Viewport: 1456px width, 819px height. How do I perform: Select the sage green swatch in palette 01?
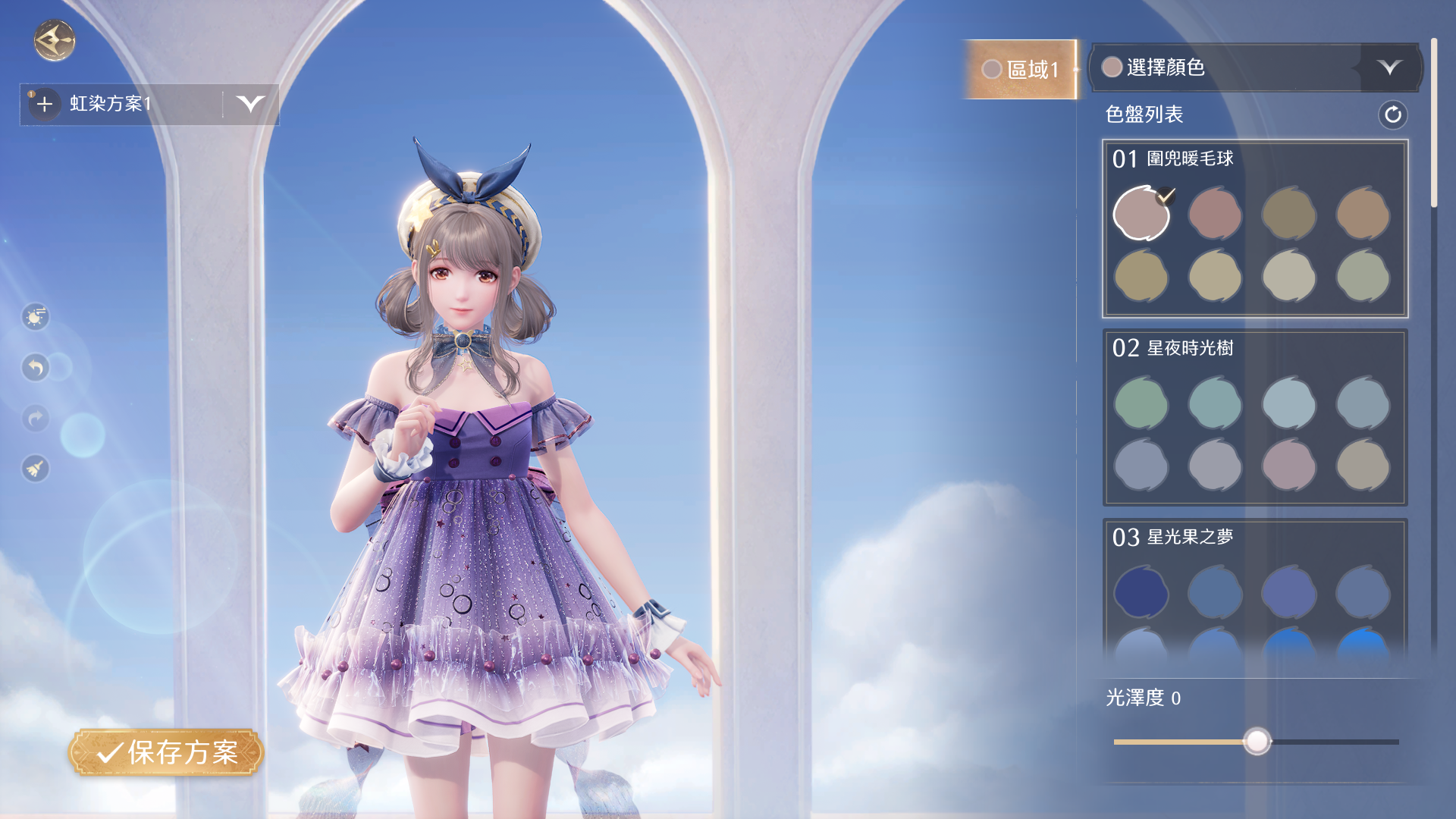coord(1363,277)
